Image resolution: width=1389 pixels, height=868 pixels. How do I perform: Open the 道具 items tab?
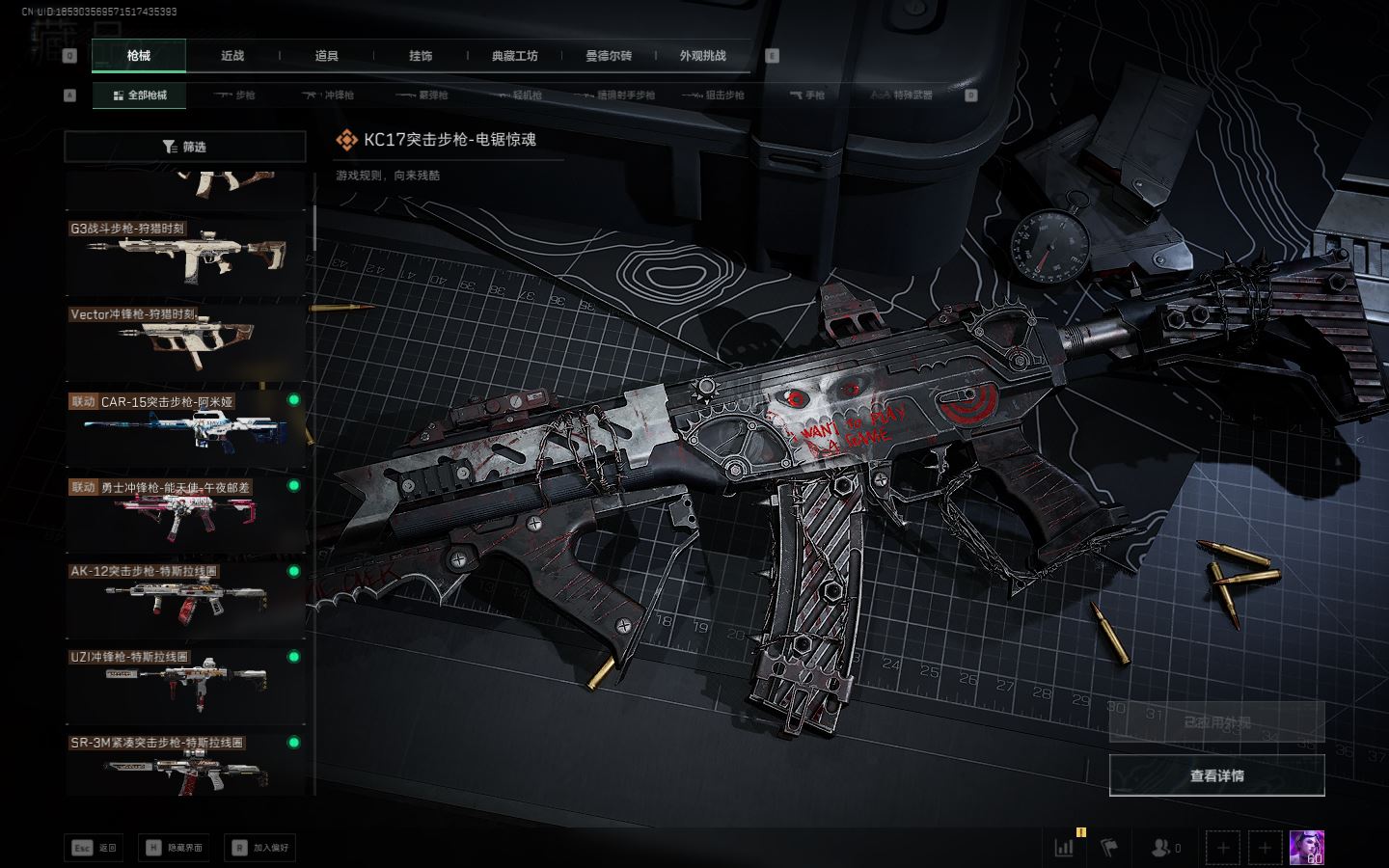click(327, 56)
